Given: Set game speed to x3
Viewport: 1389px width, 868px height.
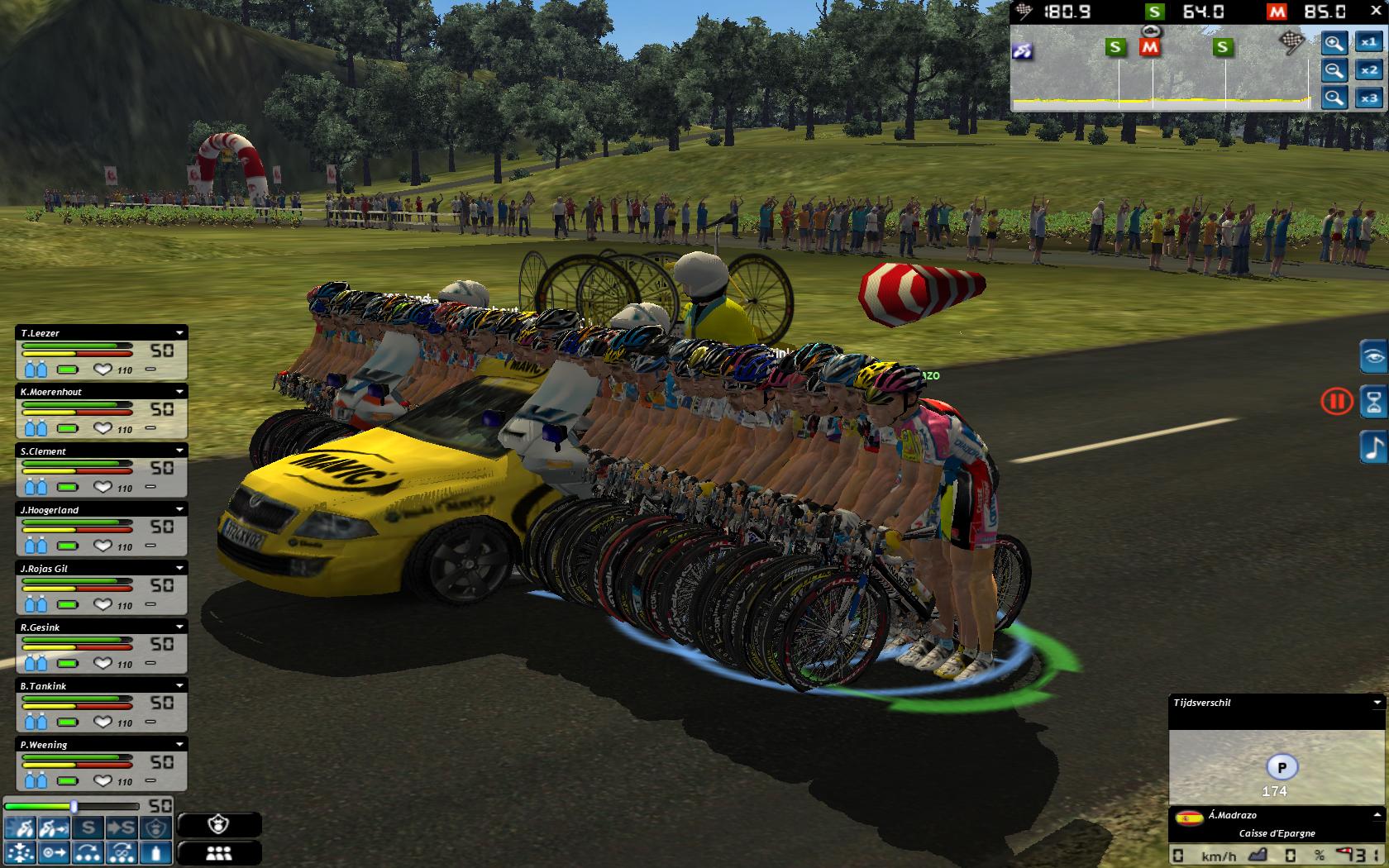Looking at the screenshot, I should (x=1369, y=98).
